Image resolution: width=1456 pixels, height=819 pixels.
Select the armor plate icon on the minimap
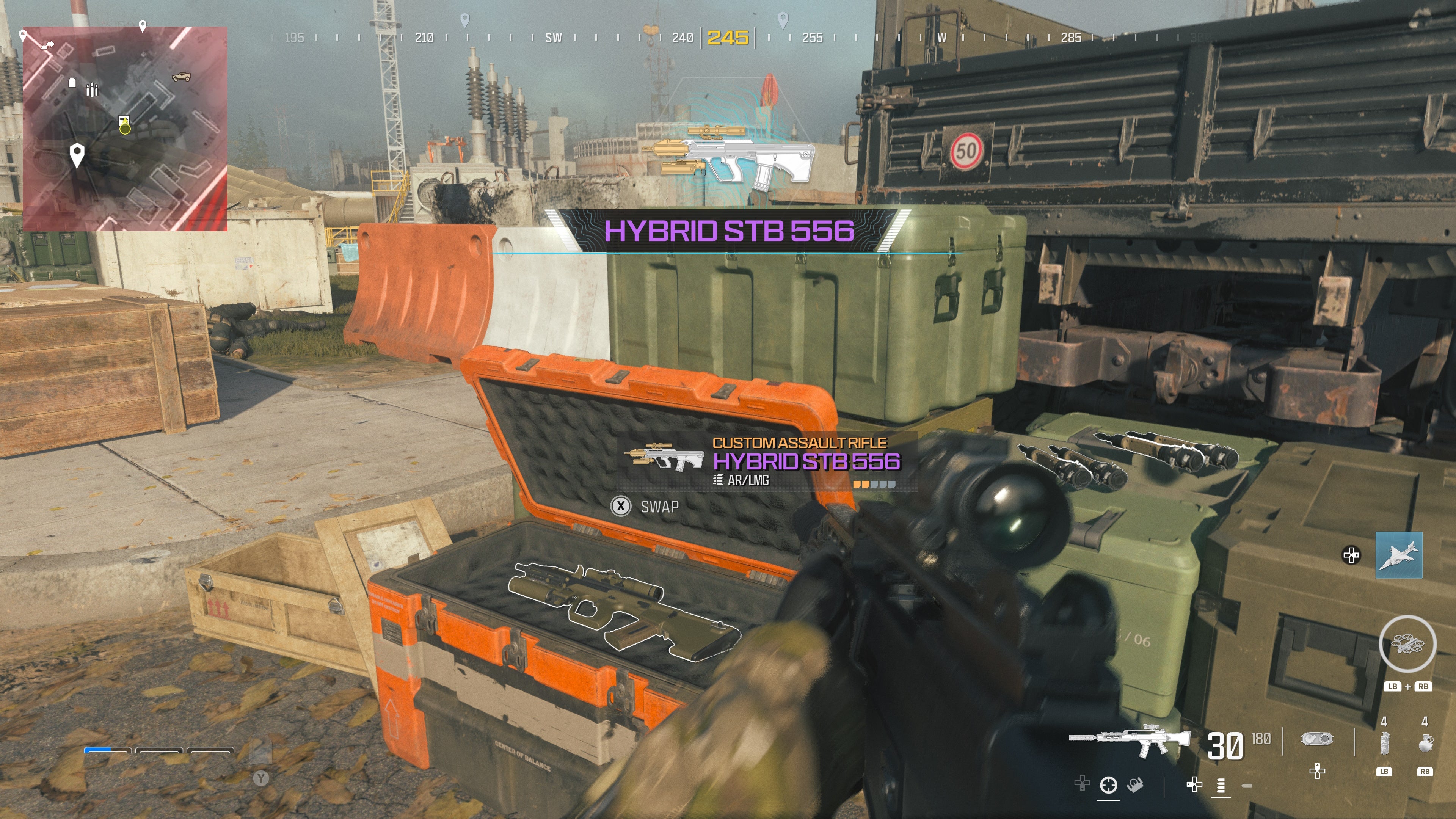click(72, 83)
